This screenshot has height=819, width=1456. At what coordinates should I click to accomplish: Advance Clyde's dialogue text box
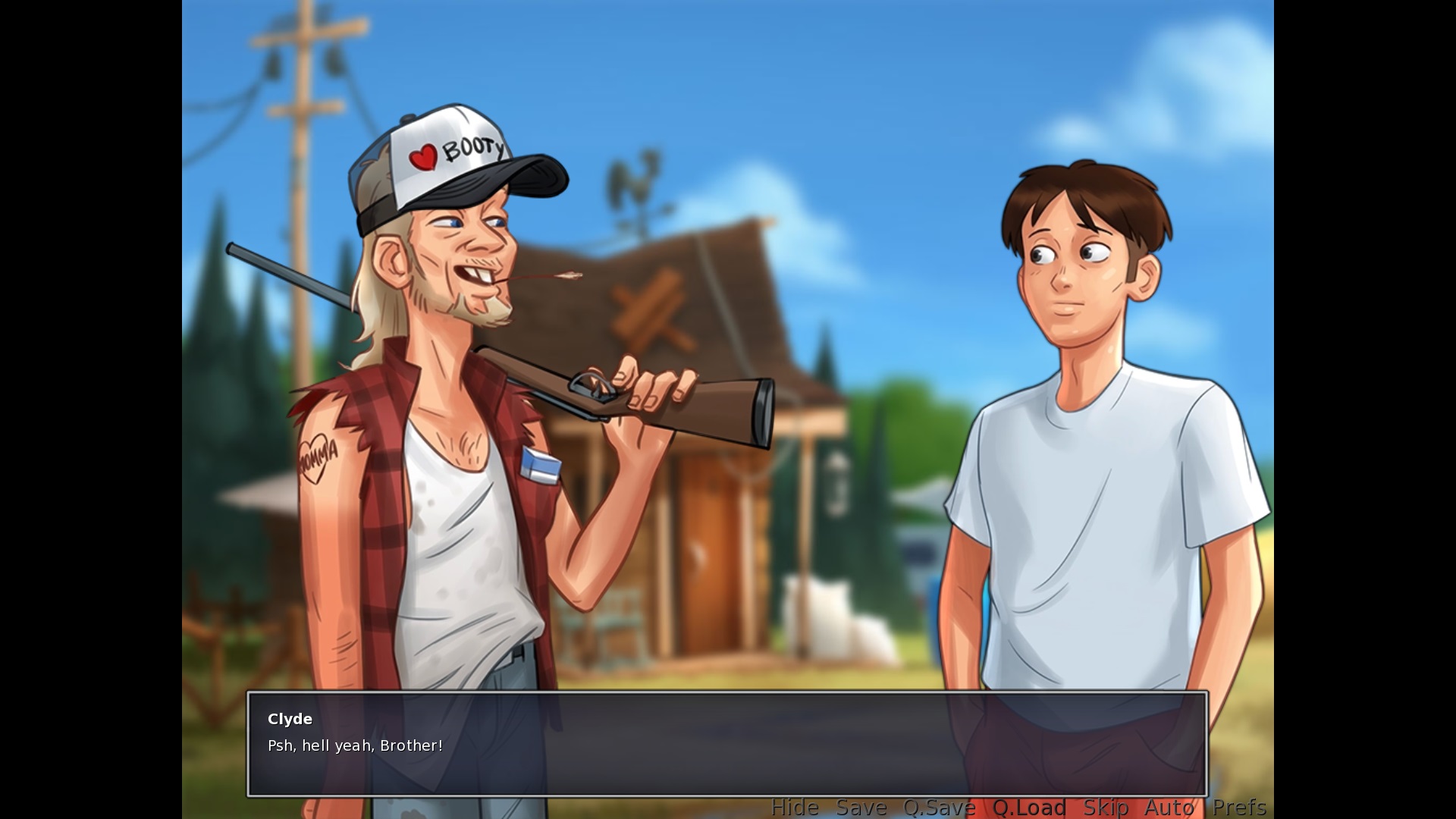[x=726, y=743]
